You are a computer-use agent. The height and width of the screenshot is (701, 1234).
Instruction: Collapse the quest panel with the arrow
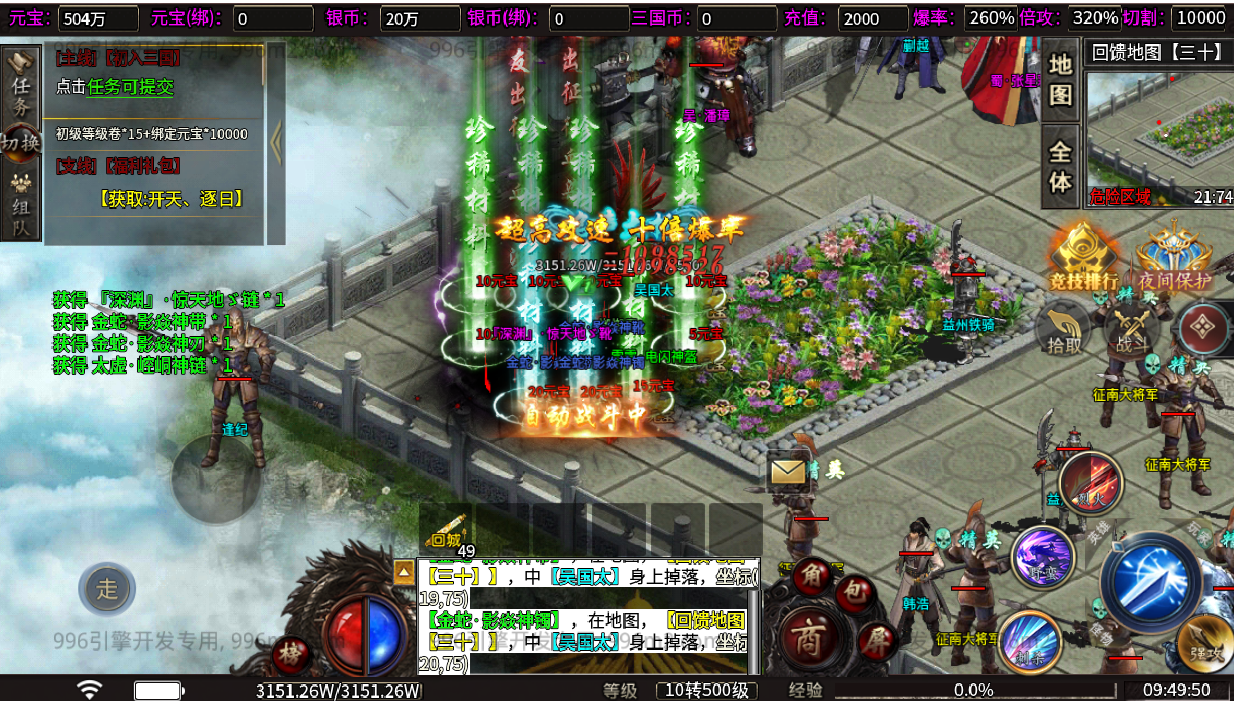(276, 145)
